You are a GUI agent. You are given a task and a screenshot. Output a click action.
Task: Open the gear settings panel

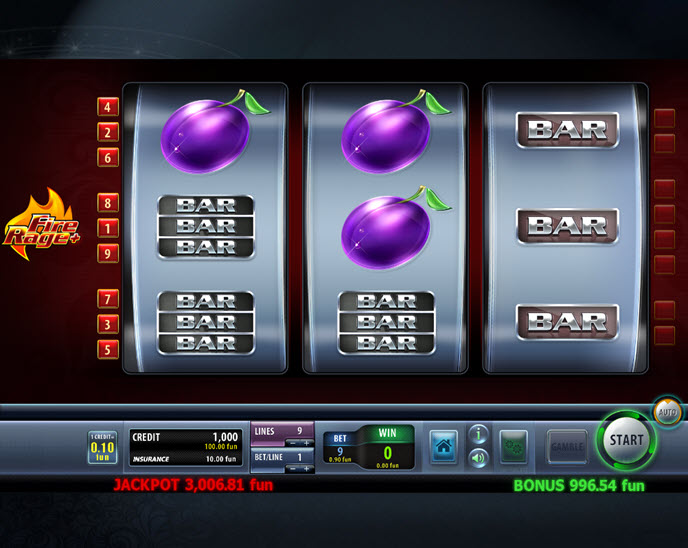514,446
